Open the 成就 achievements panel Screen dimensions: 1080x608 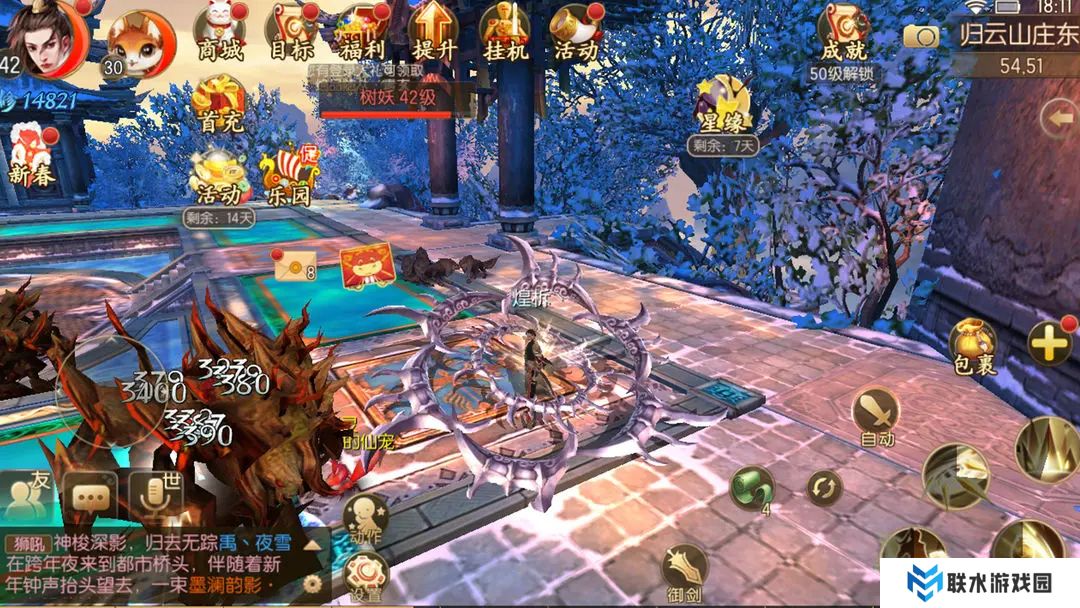(x=843, y=34)
